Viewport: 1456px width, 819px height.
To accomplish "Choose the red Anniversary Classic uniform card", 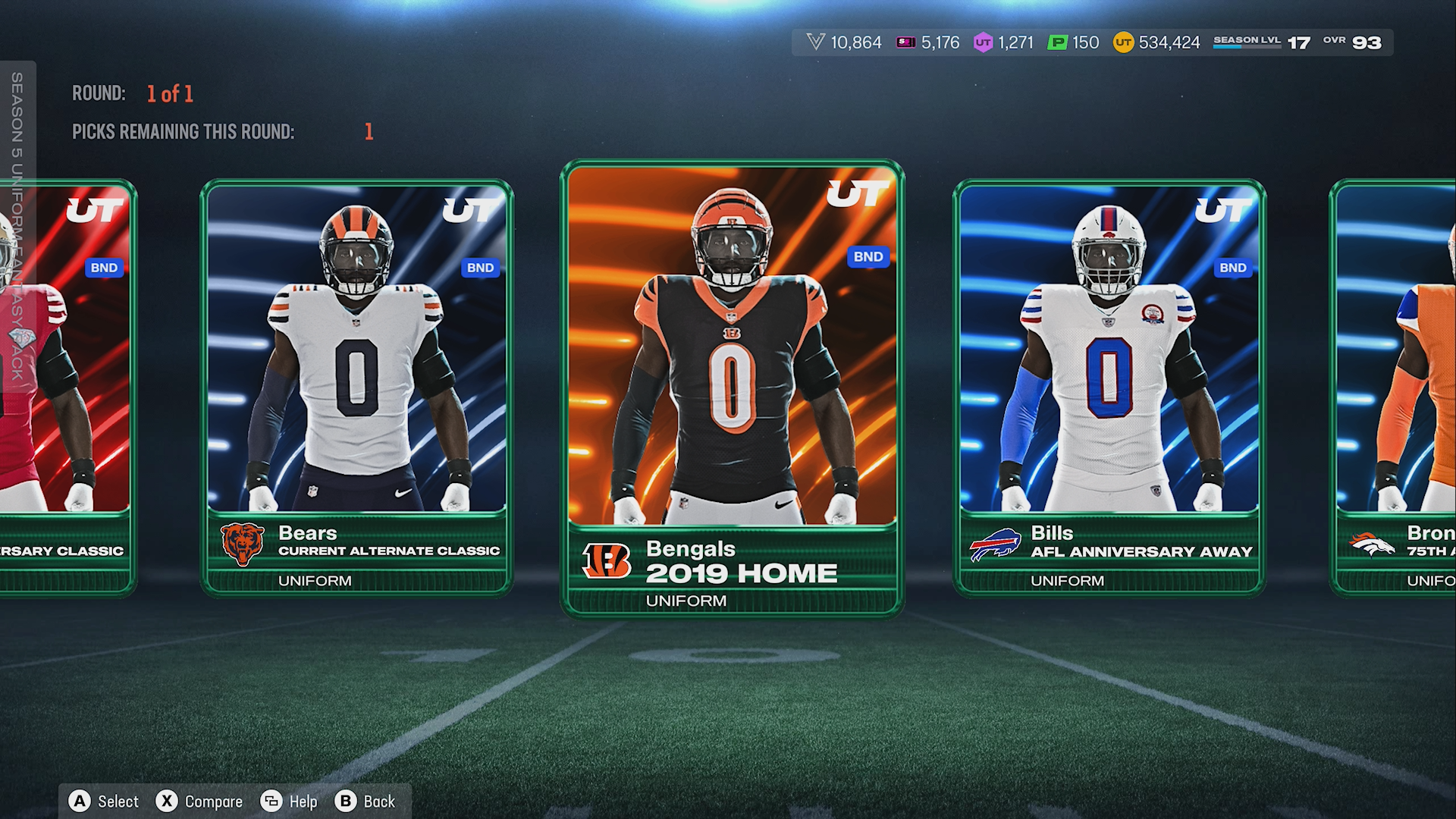I will [68, 387].
